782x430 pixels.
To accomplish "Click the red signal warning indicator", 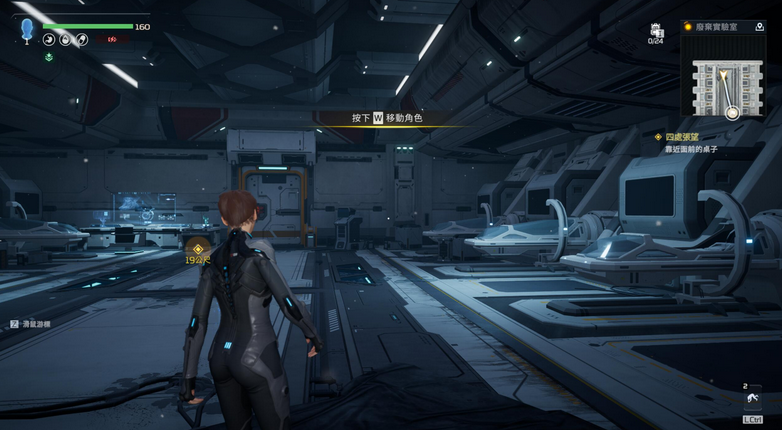I will (113, 40).
